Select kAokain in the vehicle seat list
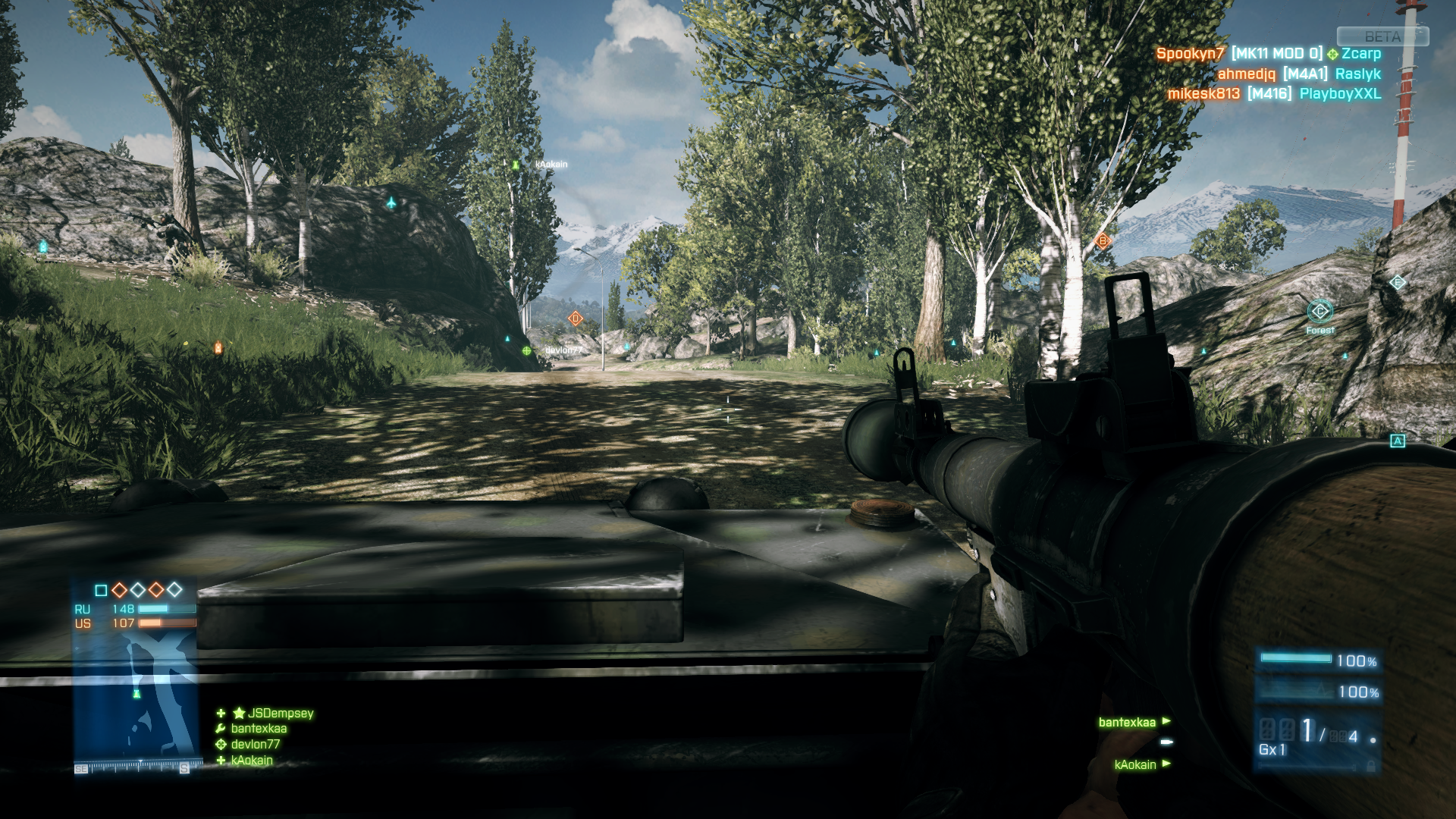Screen dimensions: 1456x819 click(x=1135, y=764)
